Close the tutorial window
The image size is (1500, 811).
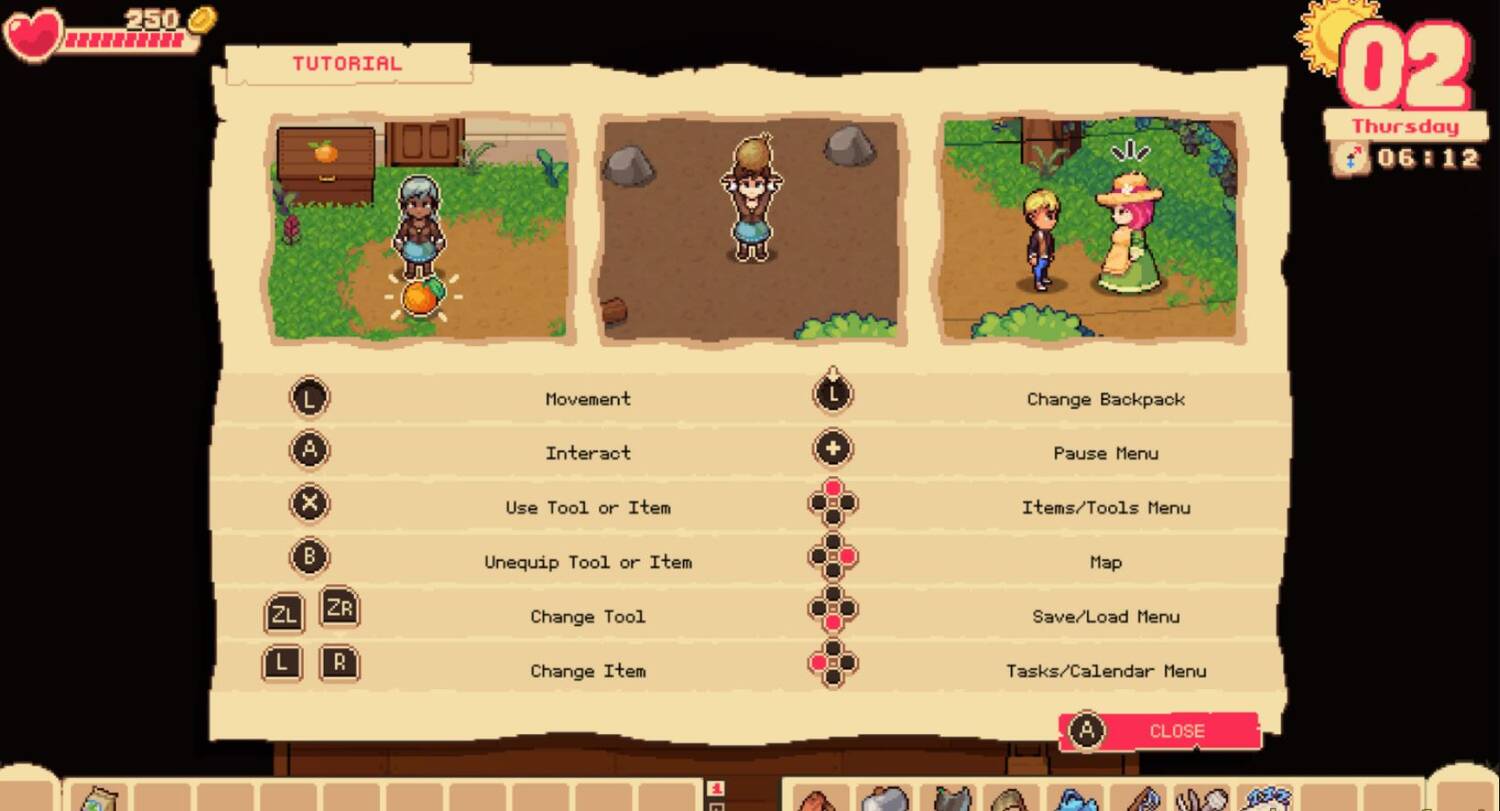pyautogui.click(x=1160, y=731)
